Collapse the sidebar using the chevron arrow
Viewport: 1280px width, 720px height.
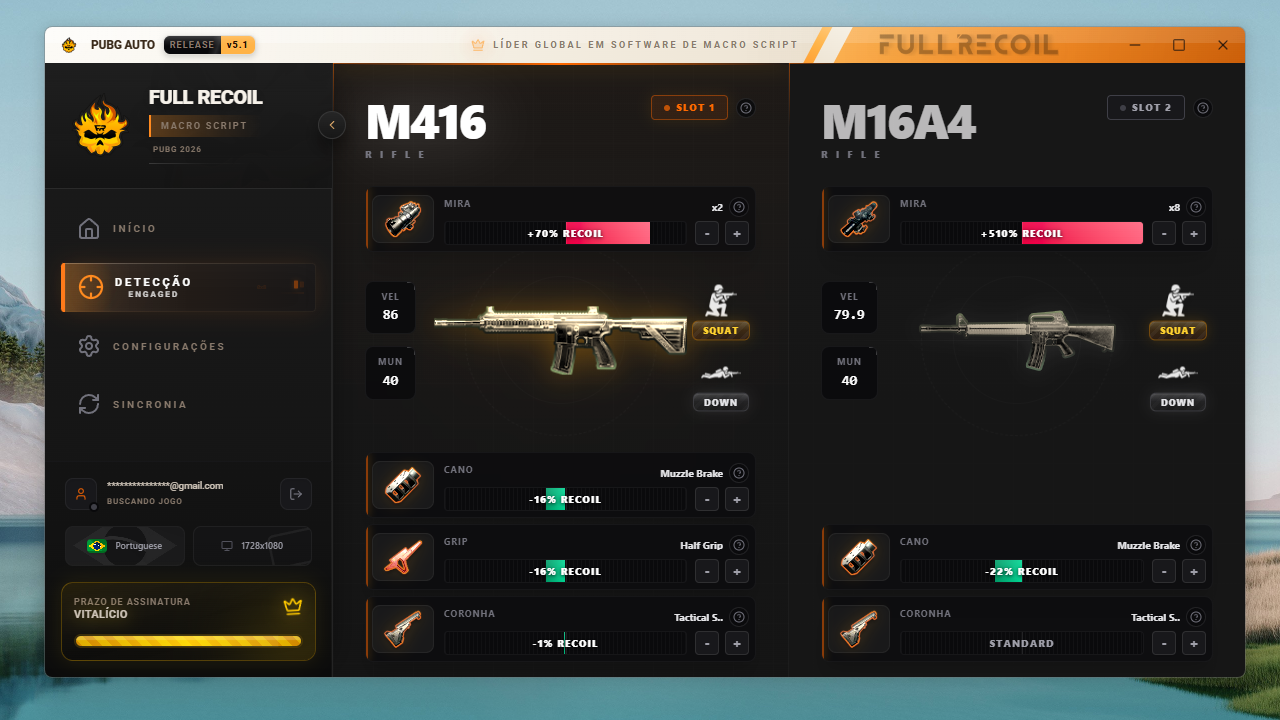point(331,125)
